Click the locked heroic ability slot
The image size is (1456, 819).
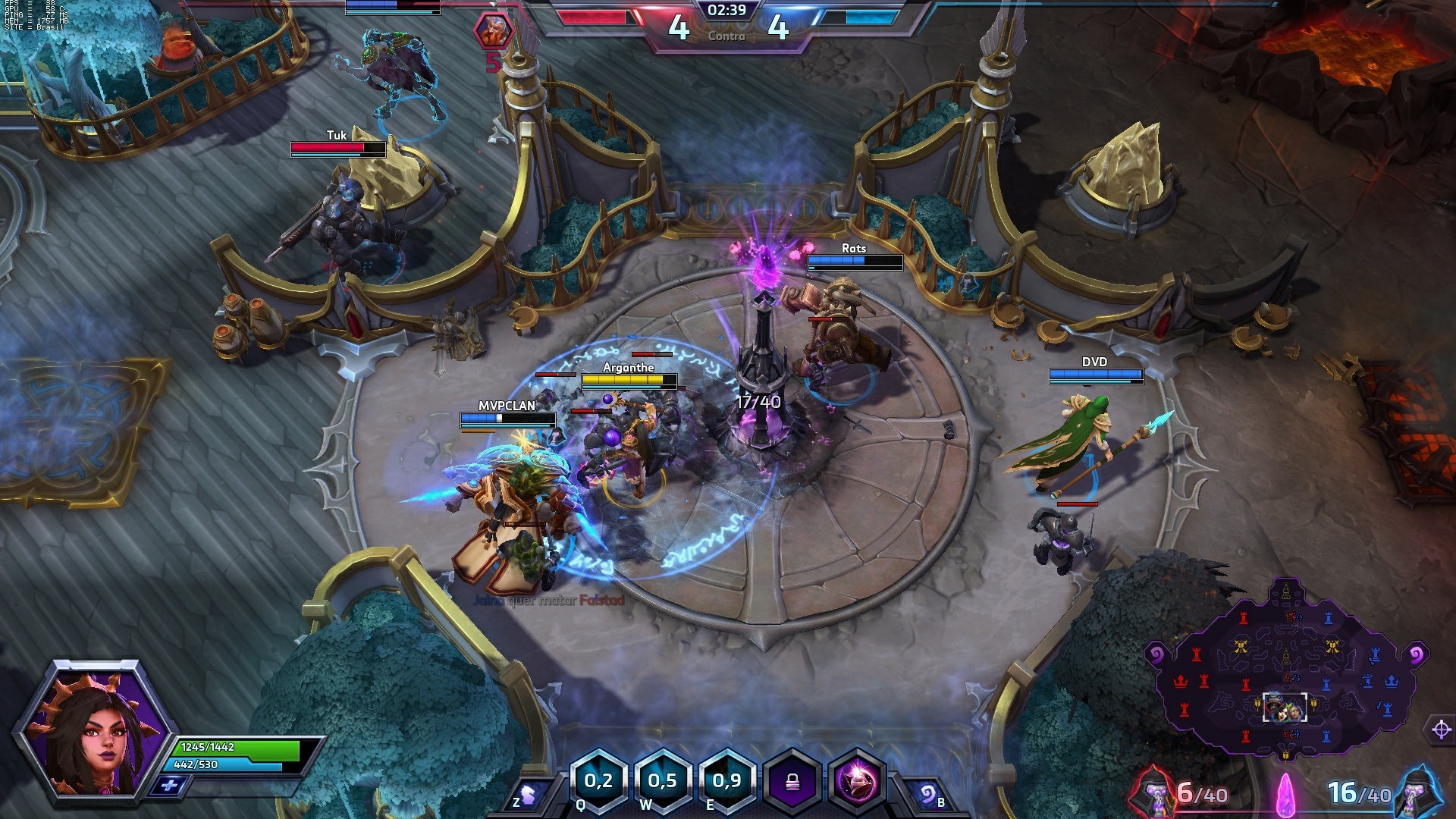[792, 782]
